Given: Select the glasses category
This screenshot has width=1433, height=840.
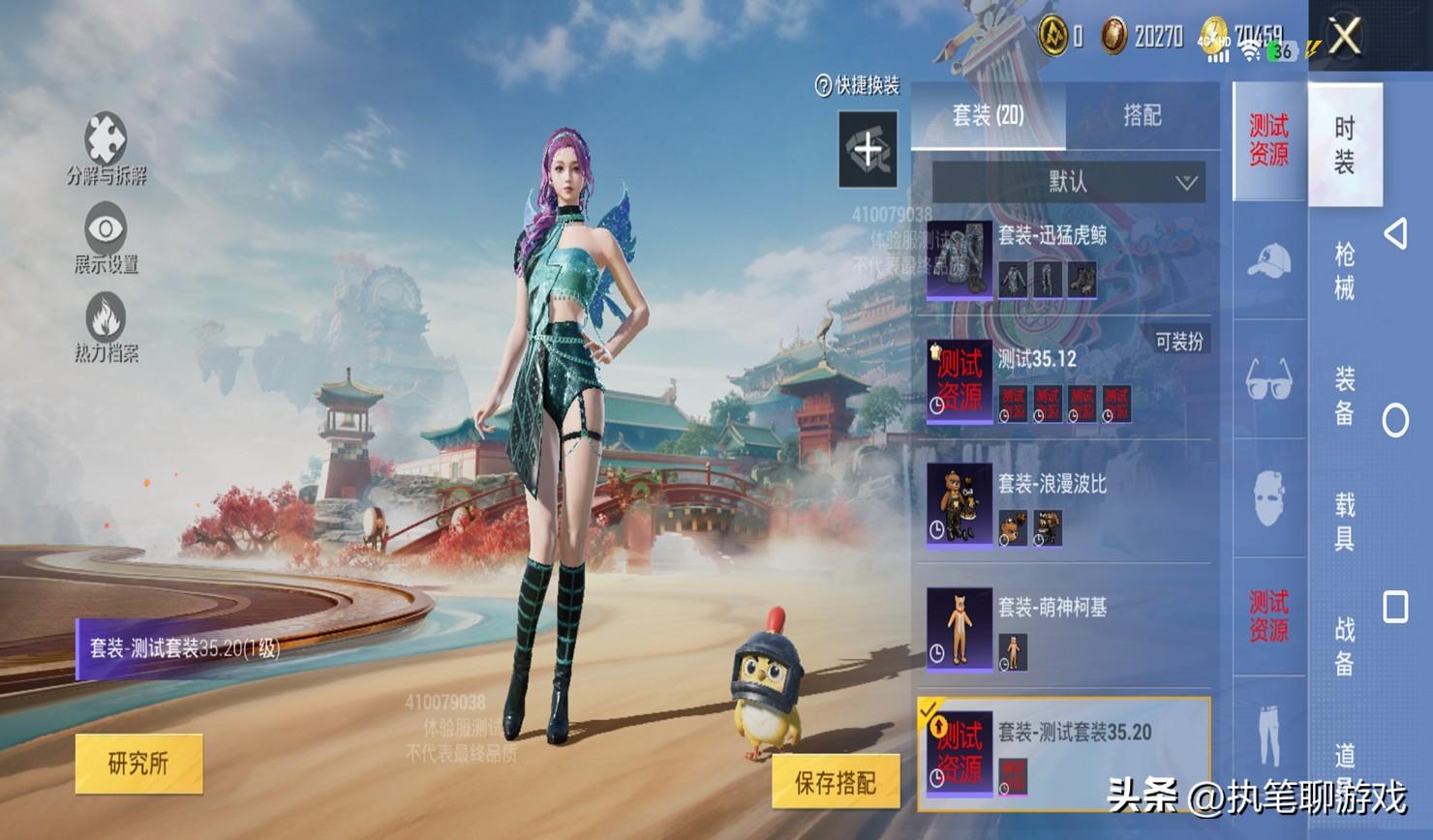Looking at the screenshot, I should click(1268, 379).
